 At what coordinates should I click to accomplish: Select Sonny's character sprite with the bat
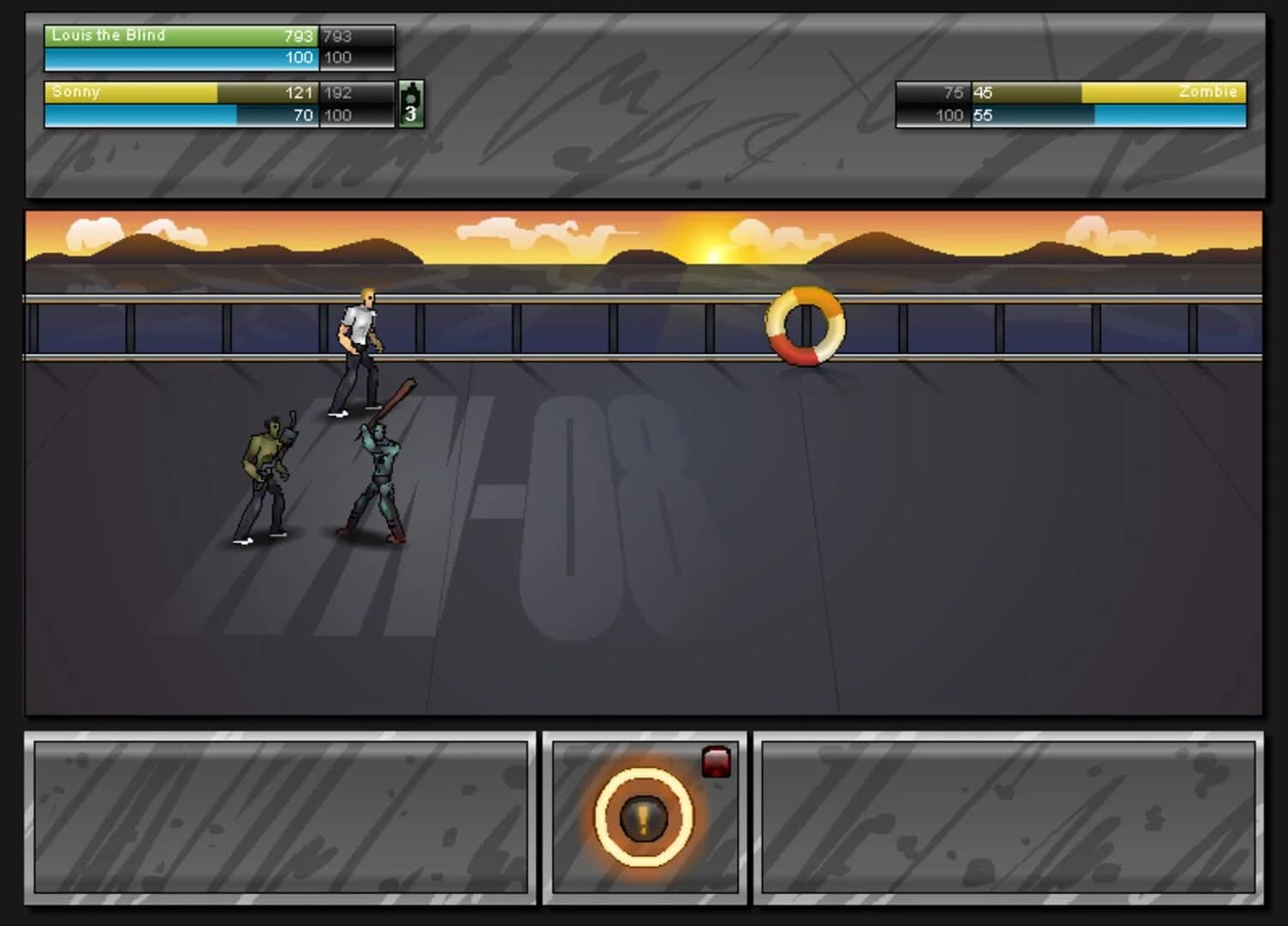380,467
